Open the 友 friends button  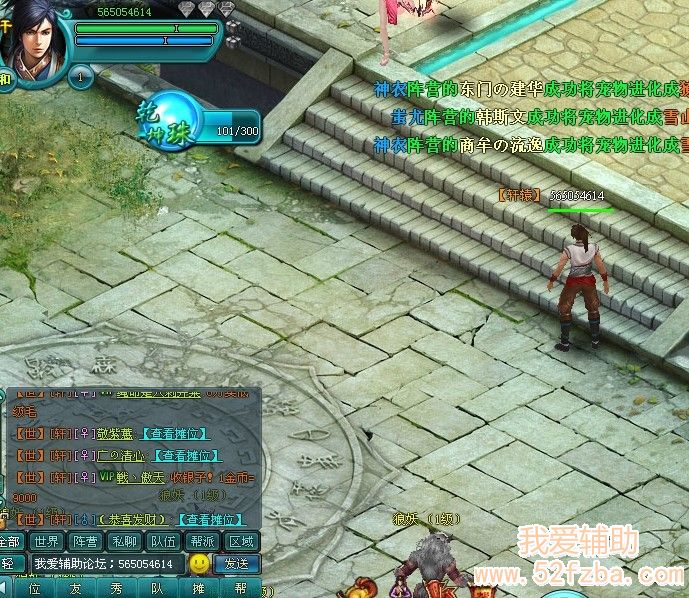click(74, 589)
